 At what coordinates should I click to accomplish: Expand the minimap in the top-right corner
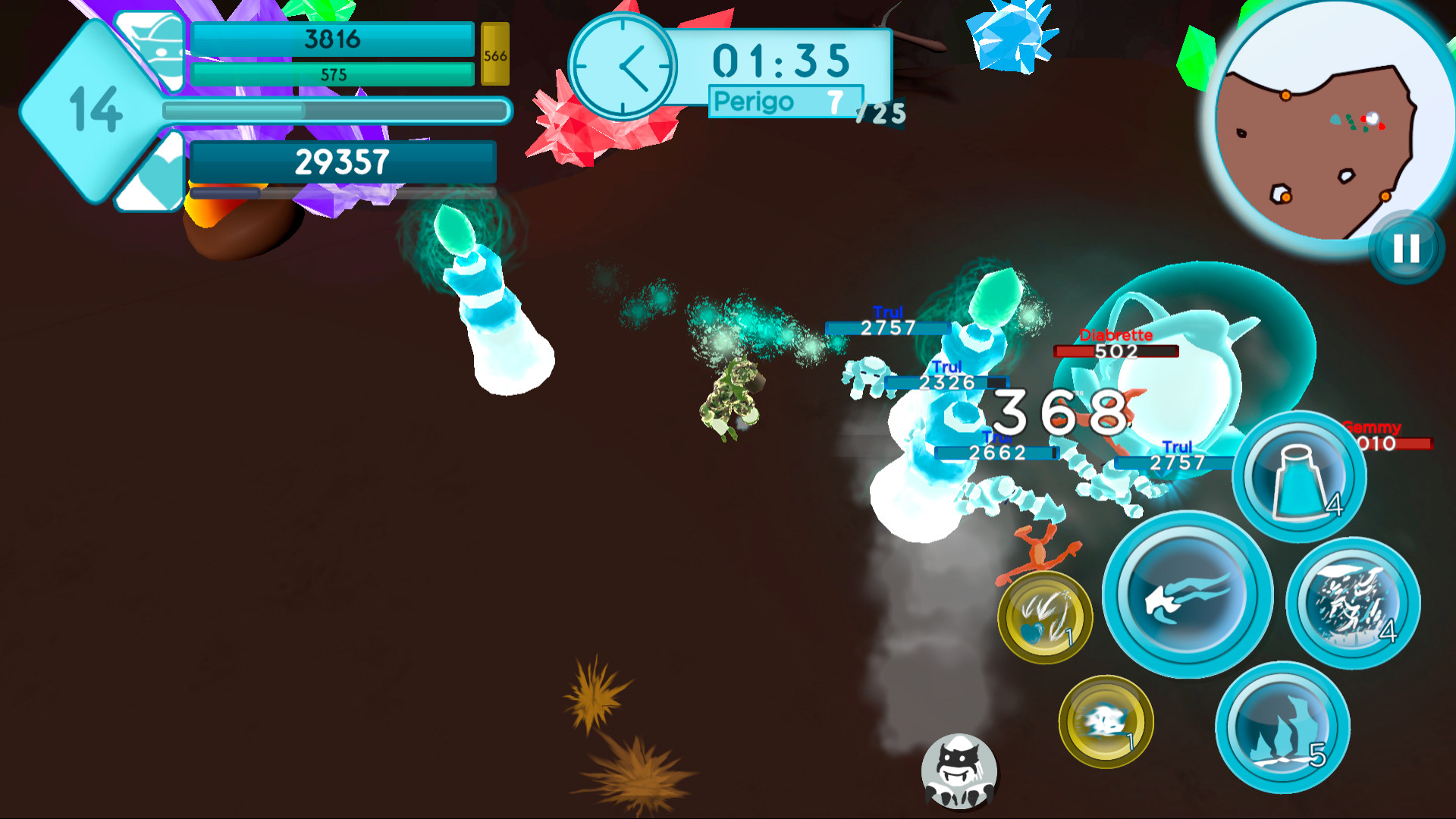[x=1335, y=121]
